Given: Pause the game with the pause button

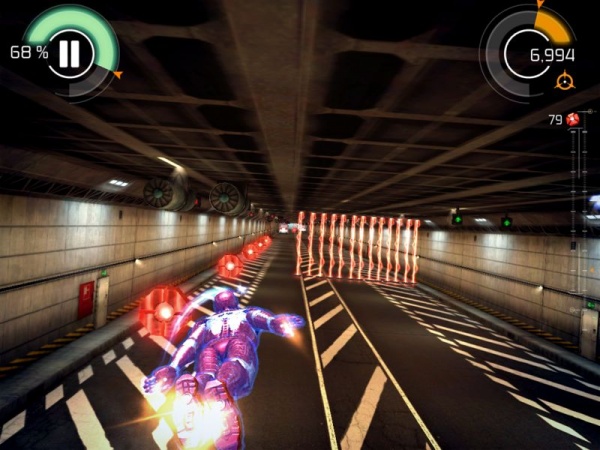Looking at the screenshot, I should pos(69,52).
